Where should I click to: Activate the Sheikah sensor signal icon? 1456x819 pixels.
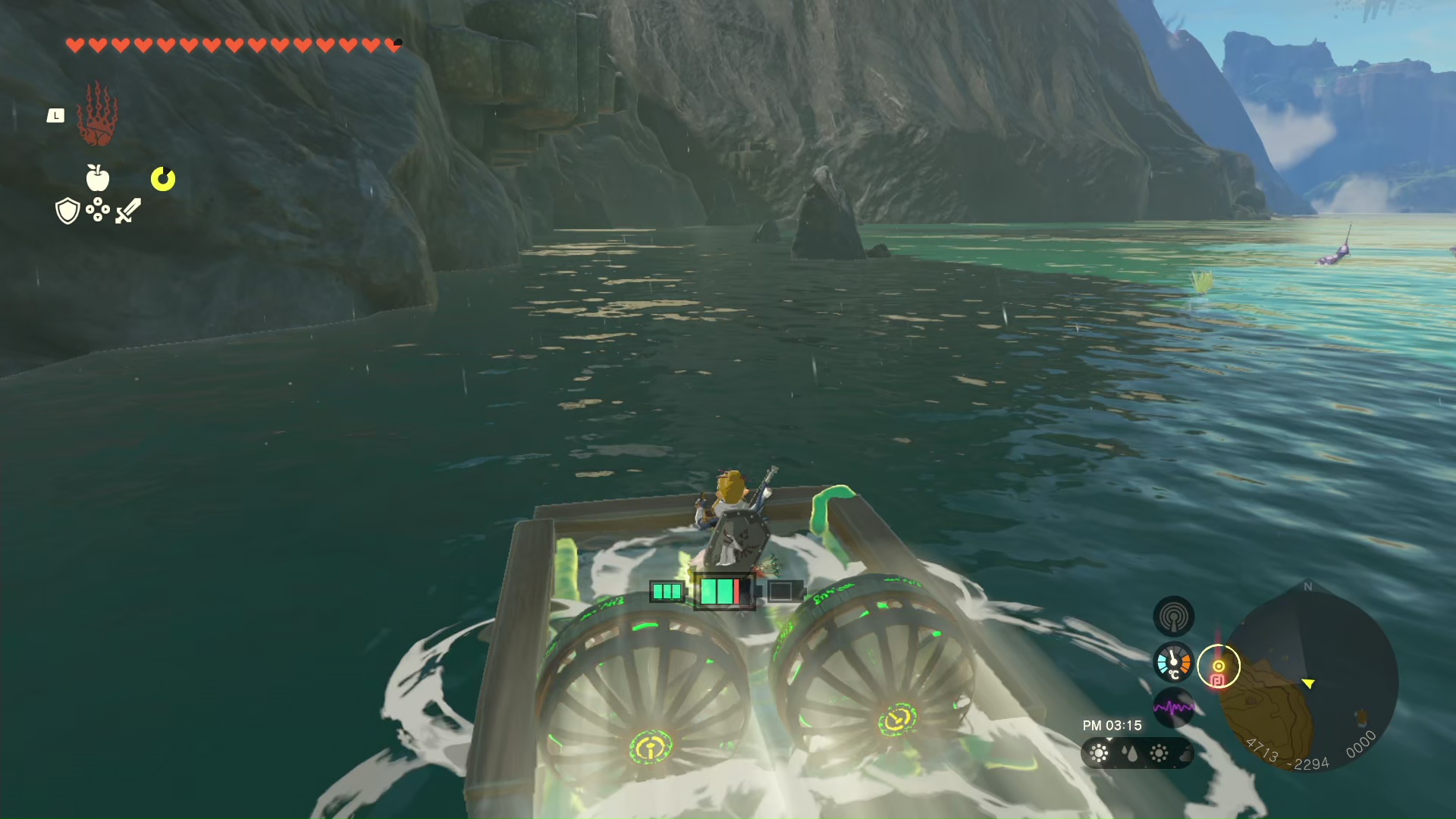pos(1173,617)
